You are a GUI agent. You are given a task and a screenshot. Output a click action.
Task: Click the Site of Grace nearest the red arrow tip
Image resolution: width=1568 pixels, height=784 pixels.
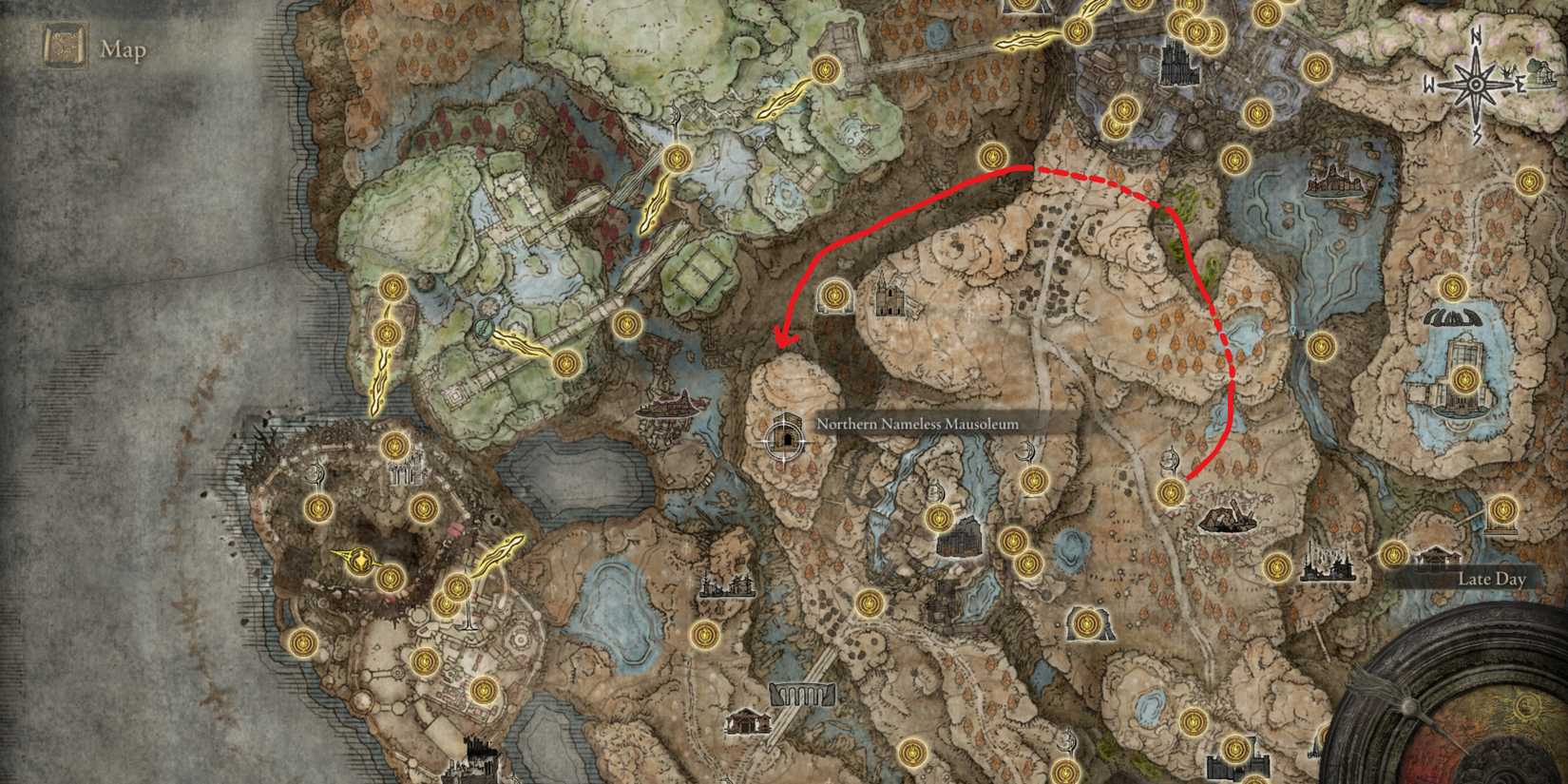pyautogui.click(x=834, y=296)
